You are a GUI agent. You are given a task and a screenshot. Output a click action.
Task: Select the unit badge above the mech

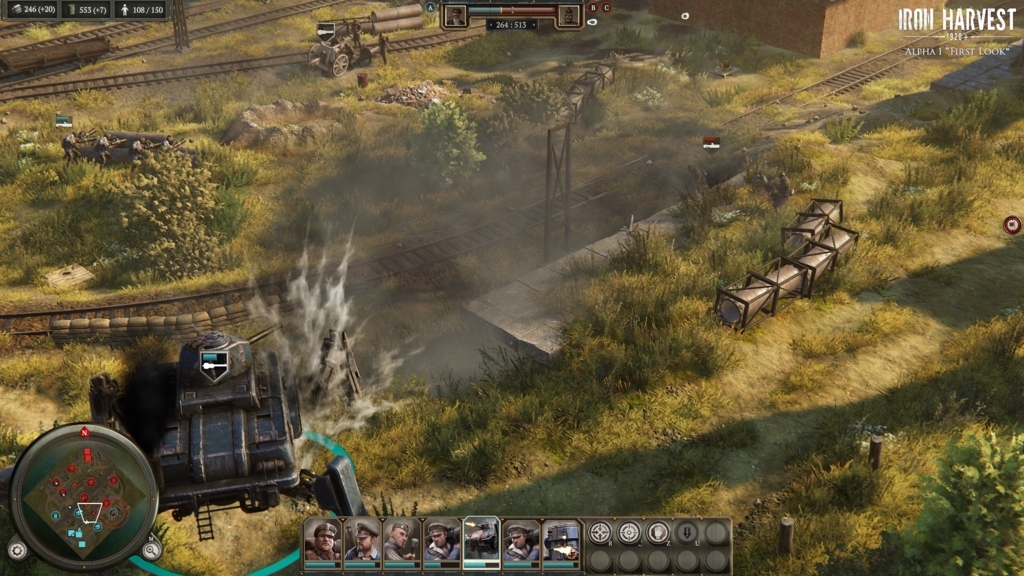(211, 366)
